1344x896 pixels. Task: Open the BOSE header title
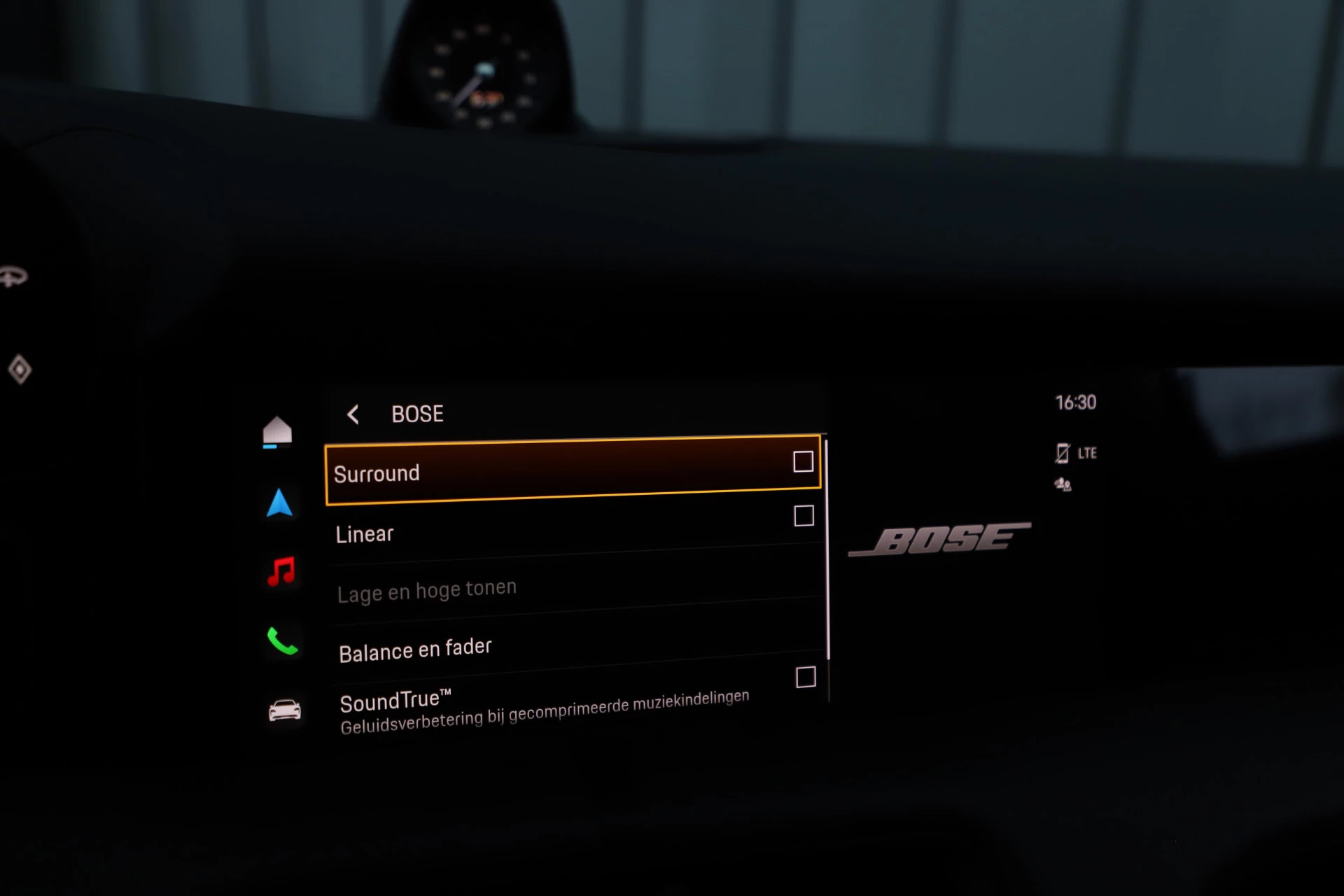pyautogui.click(x=418, y=414)
